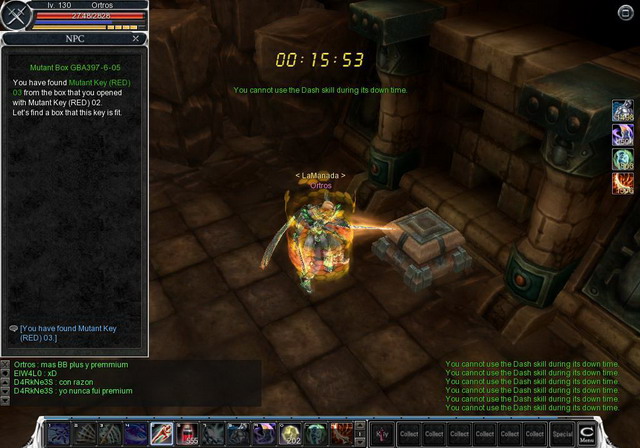The width and height of the screenshot is (640, 448).
Task: Select the red potion slot showing 555
Action: [187, 433]
